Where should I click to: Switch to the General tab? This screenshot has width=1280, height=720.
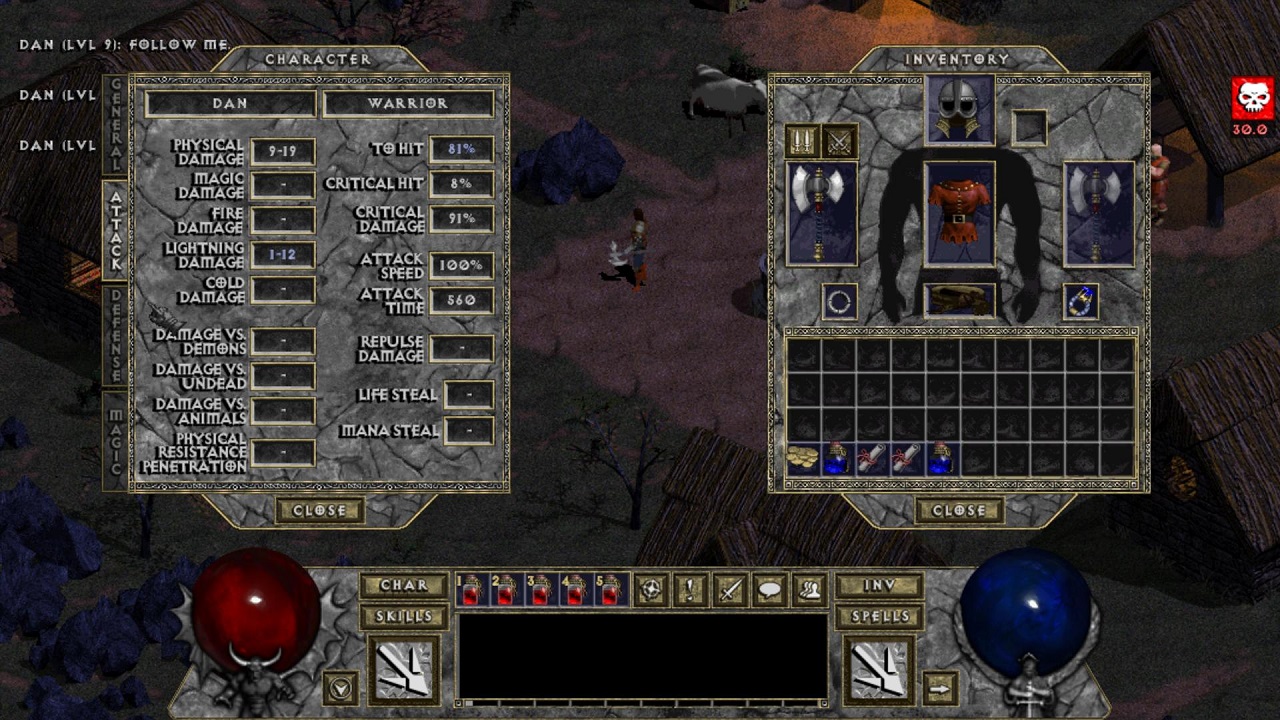click(x=115, y=125)
